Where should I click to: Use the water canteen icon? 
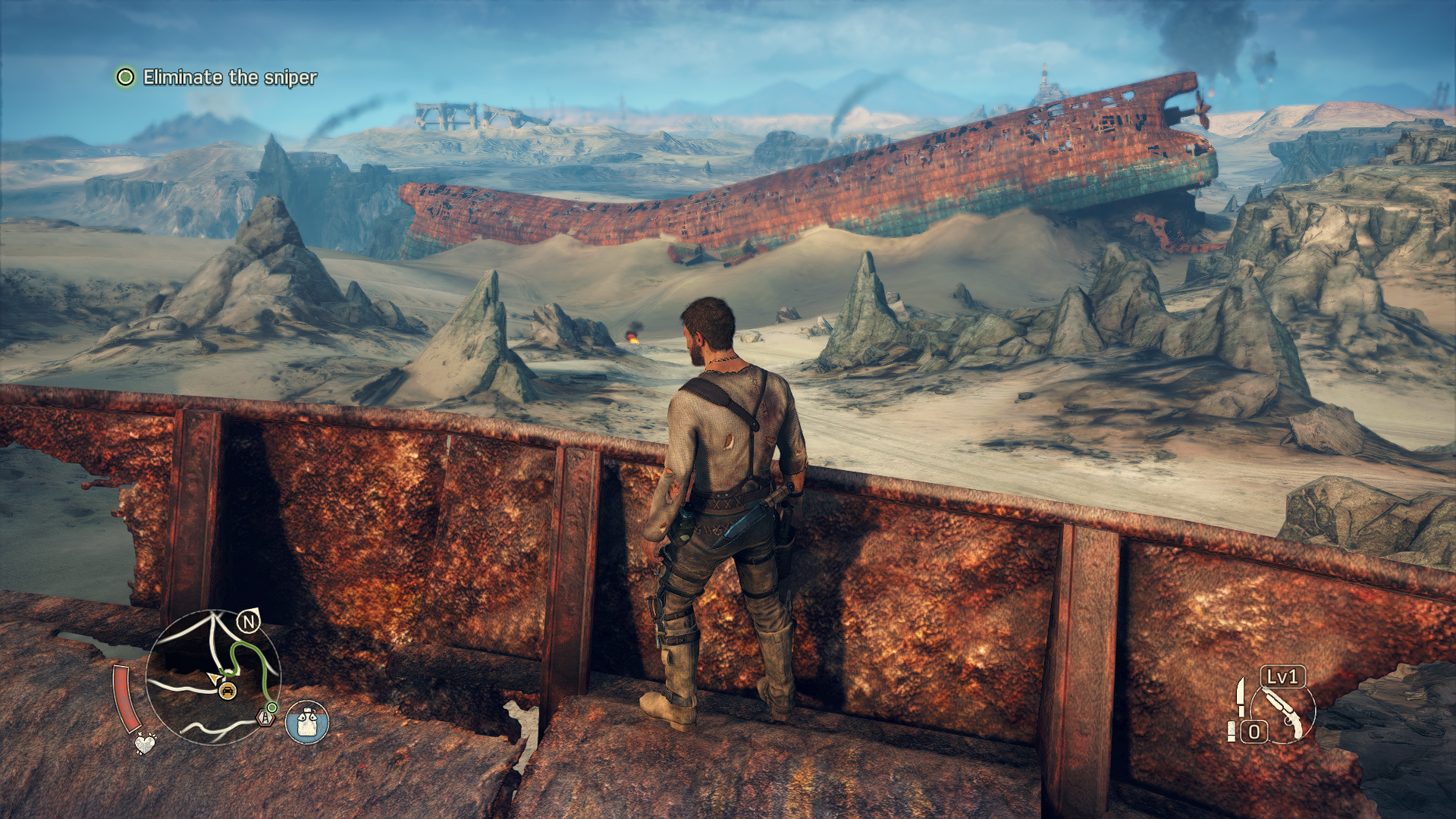(x=307, y=721)
